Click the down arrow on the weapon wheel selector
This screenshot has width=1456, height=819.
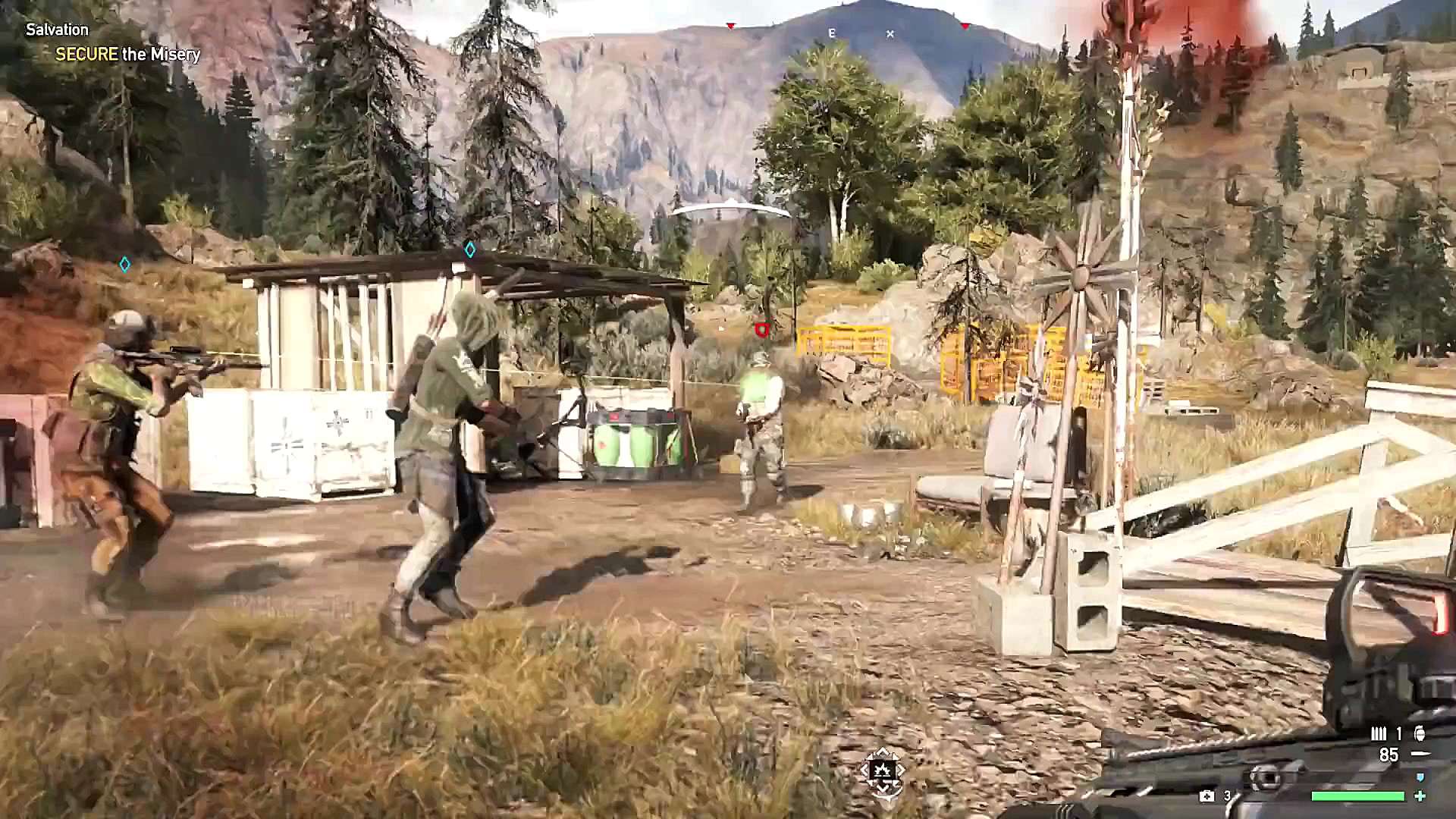(x=883, y=789)
